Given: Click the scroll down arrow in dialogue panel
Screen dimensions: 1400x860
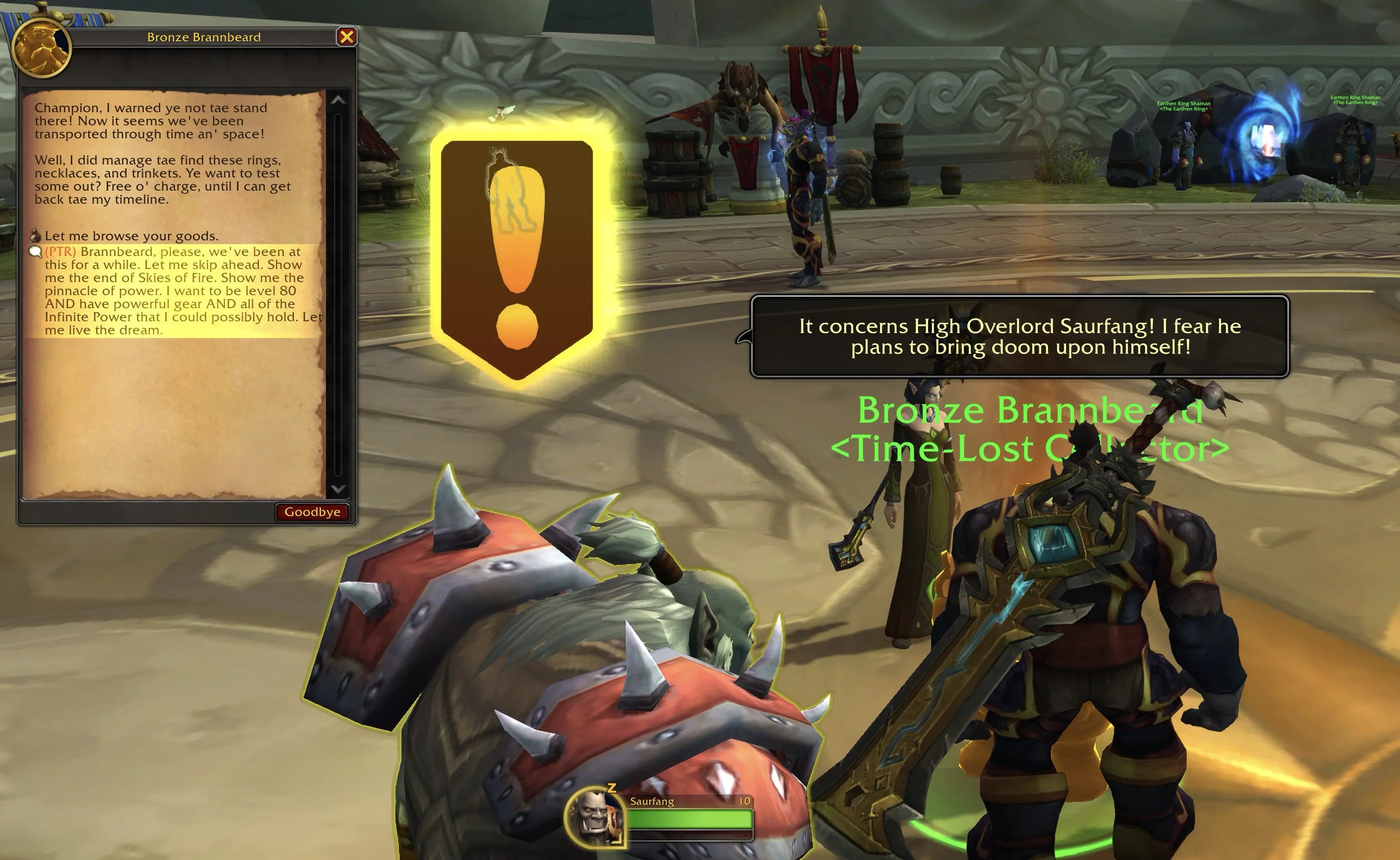Looking at the screenshot, I should pyautogui.click(x=338, y=489).
